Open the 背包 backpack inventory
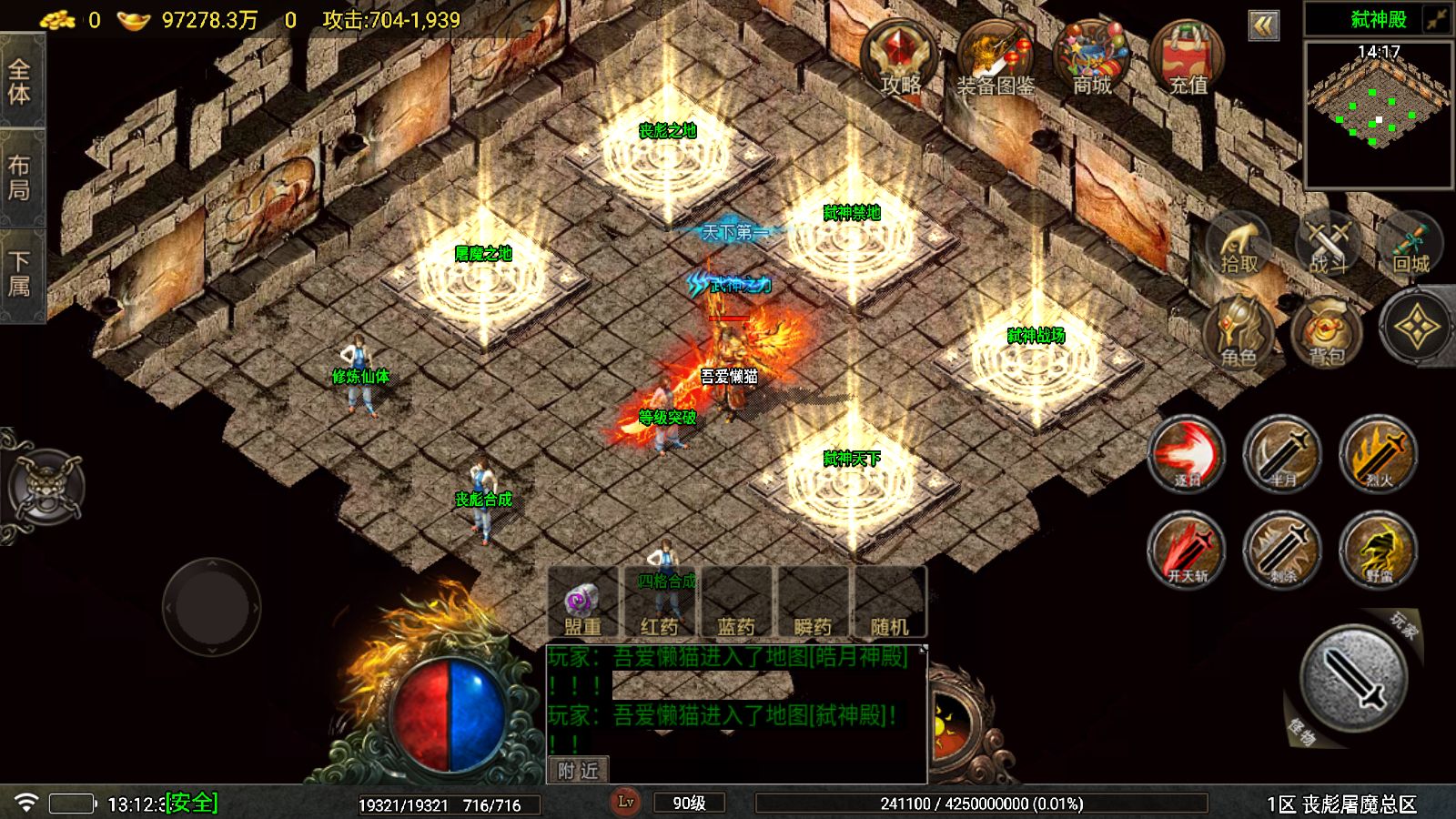Screen dimensions: 1456x819 click(x=1327, y=331)
